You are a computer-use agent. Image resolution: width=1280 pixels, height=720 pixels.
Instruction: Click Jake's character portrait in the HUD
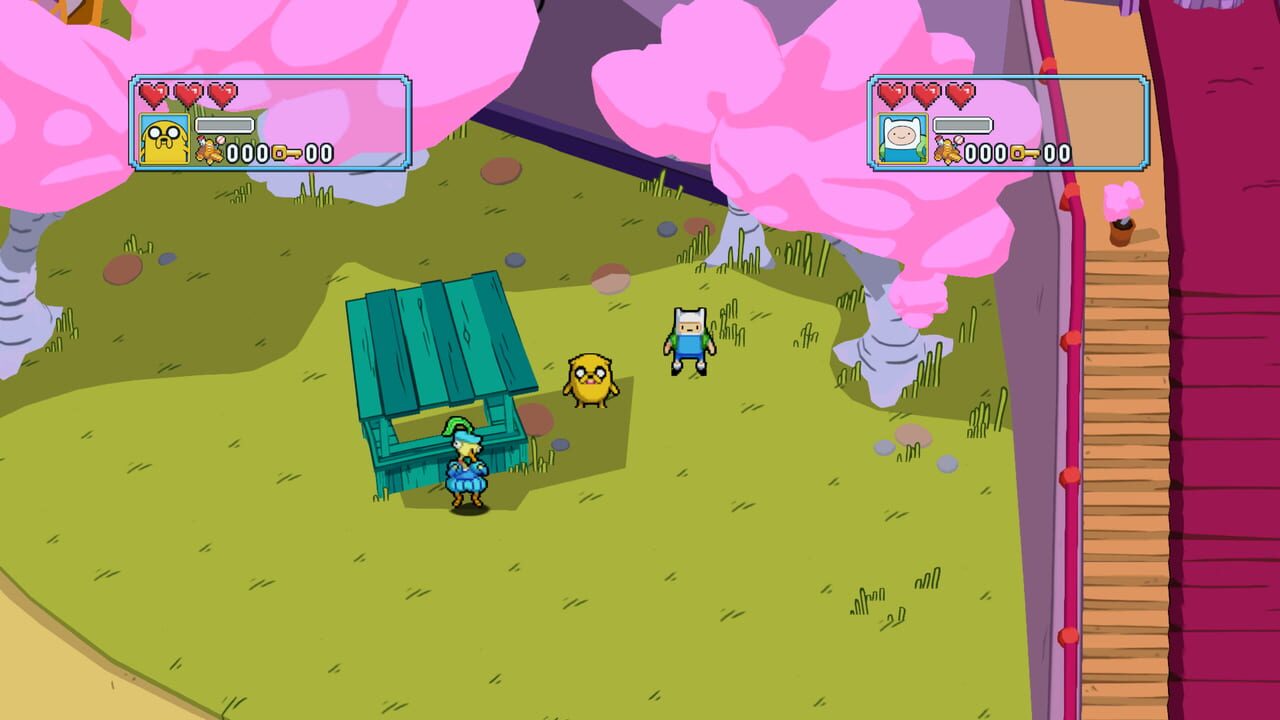(x=164, y=140)
